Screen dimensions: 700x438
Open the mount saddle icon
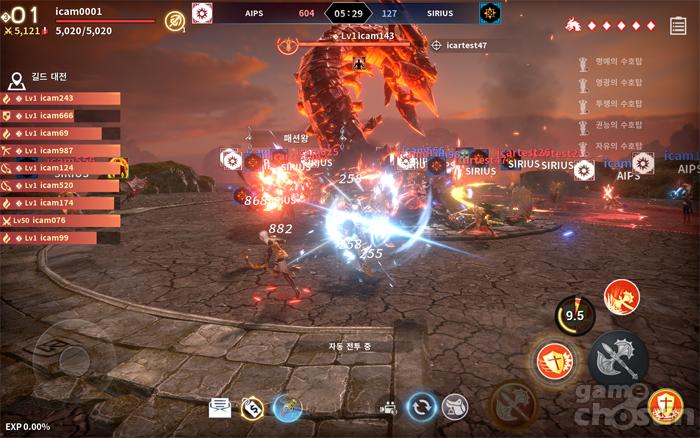tap(455, 407)
